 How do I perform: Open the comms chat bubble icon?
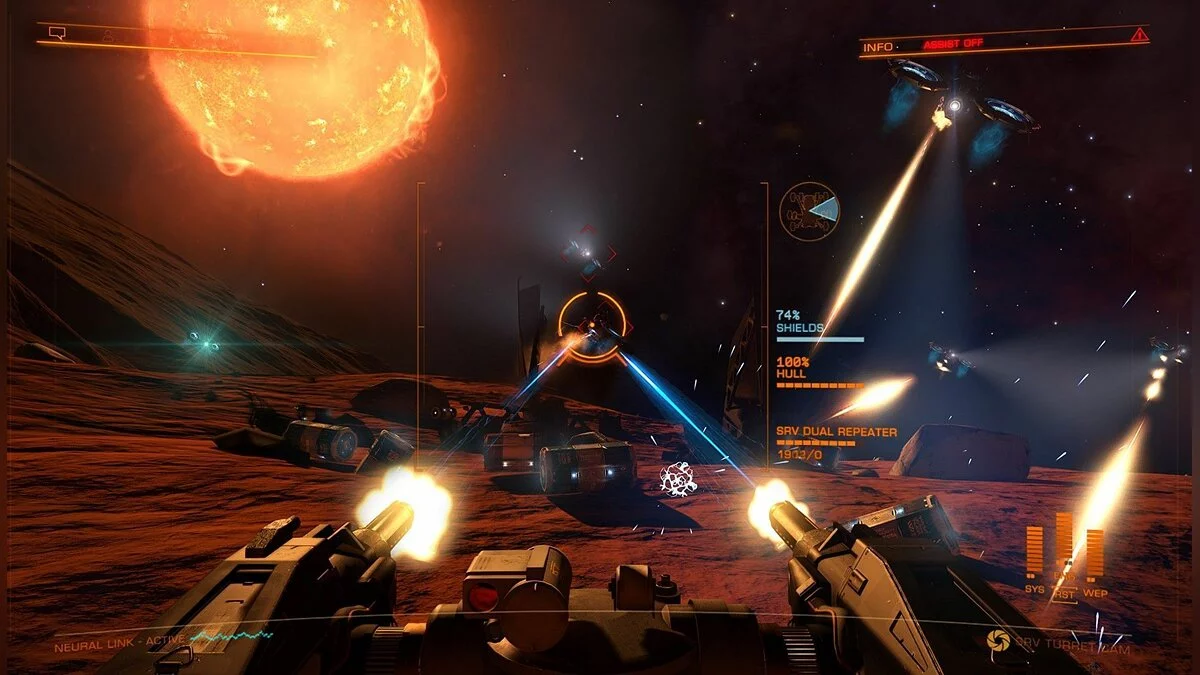[x=57, y=34]
